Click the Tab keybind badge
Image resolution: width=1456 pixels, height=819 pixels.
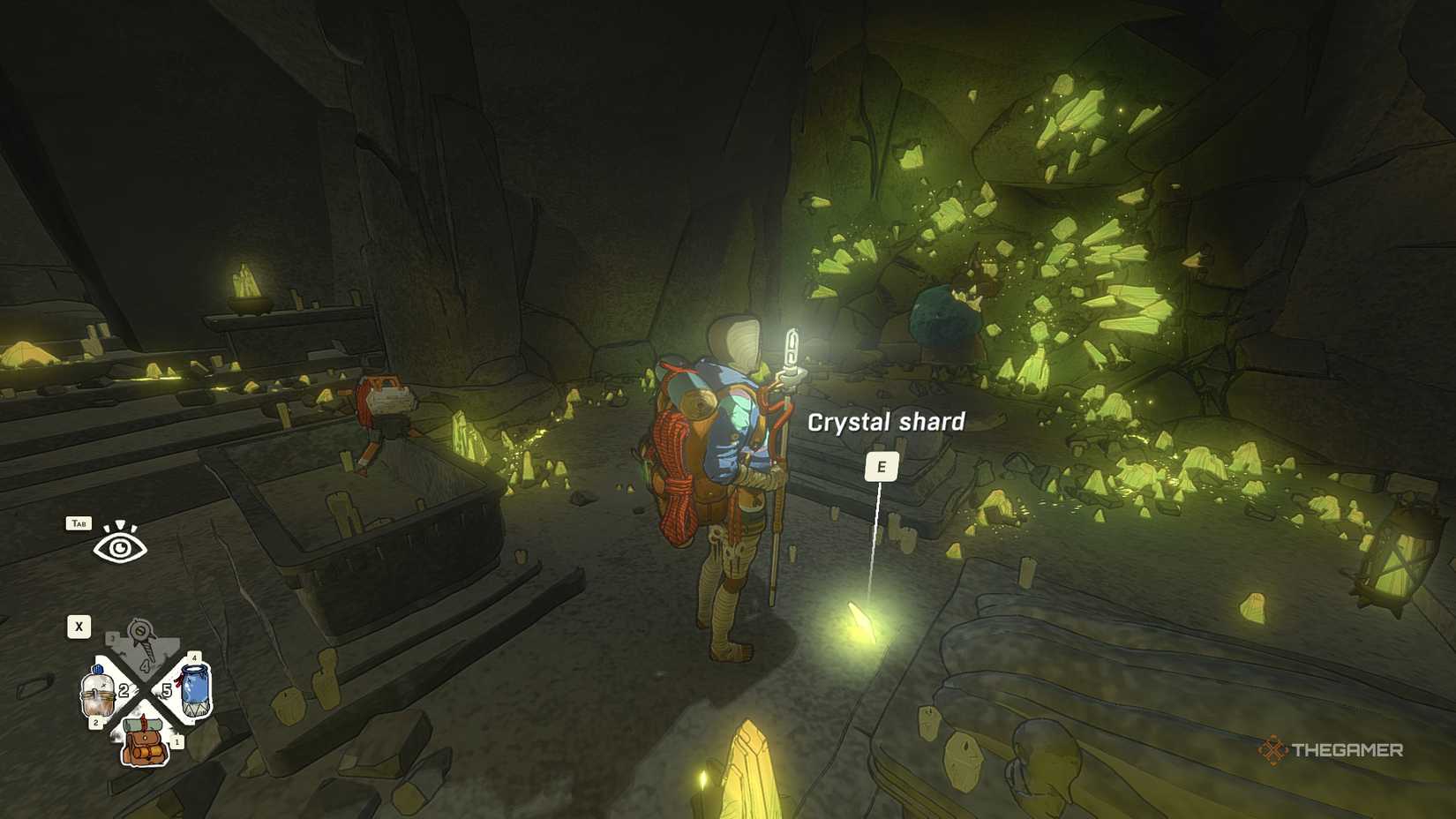[x=79, y=524]
